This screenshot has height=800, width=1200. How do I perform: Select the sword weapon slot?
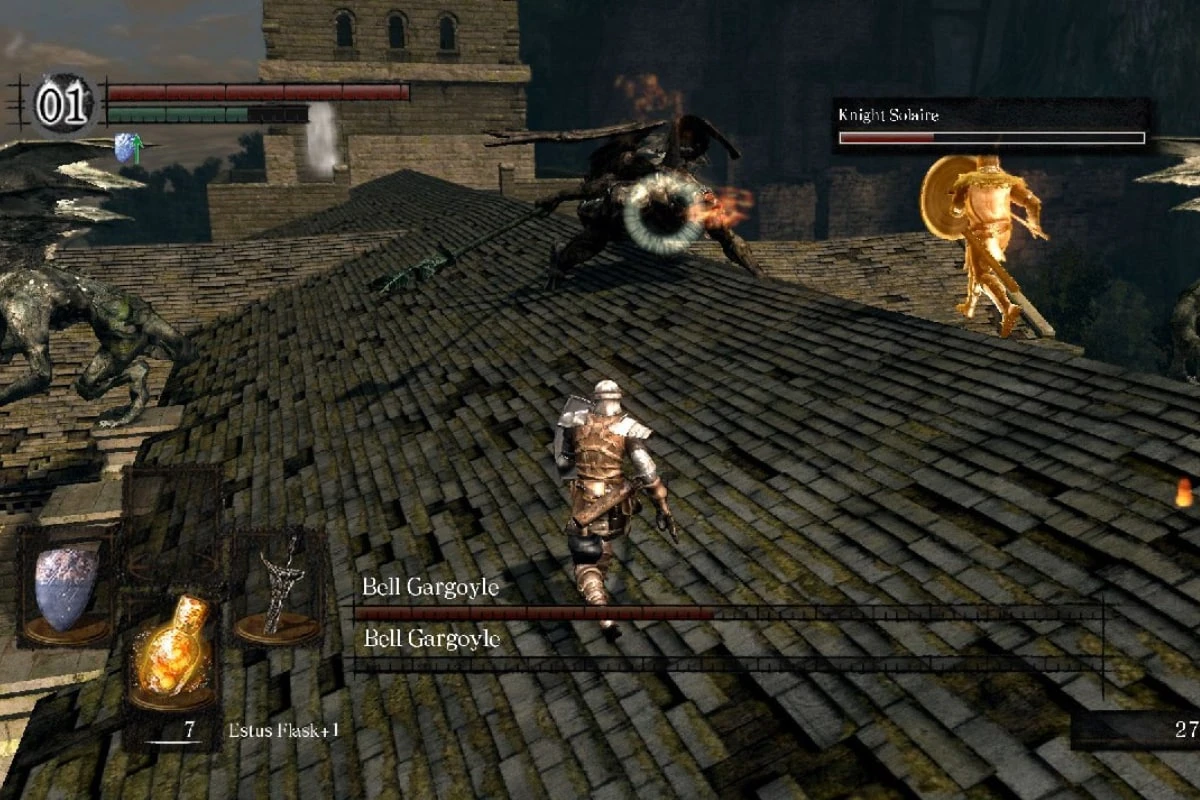279,590
